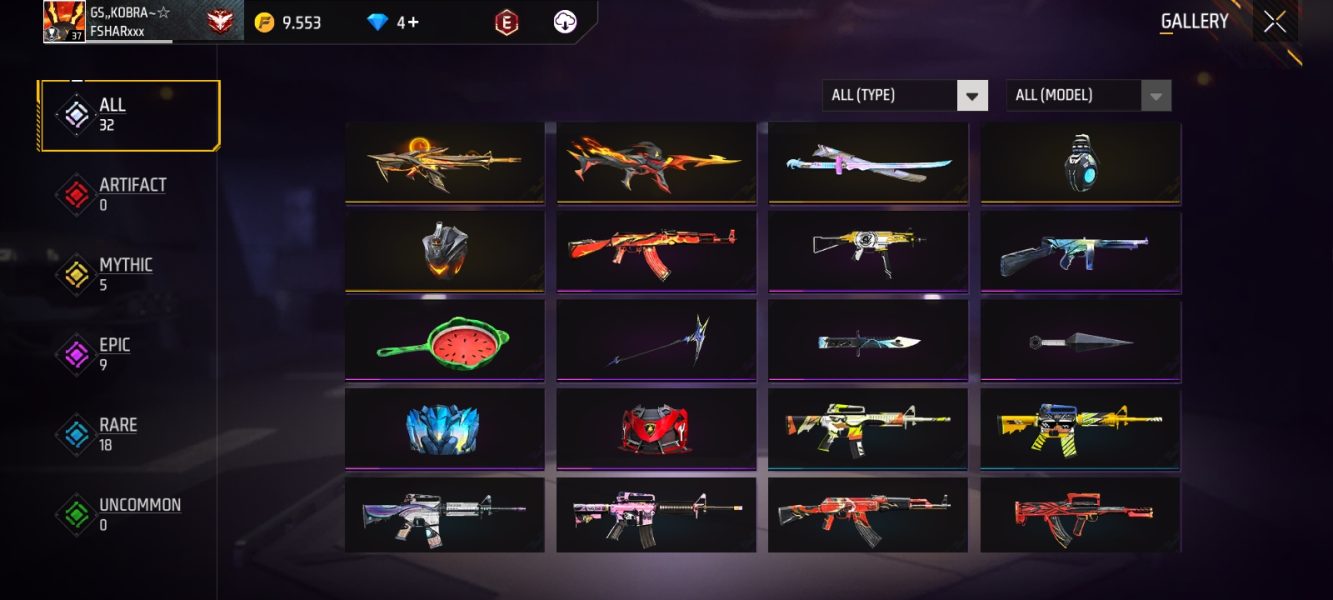This screenshot has width=1333, height=600.
Task: Close the Gallery screen
Action: [1274, 22]
